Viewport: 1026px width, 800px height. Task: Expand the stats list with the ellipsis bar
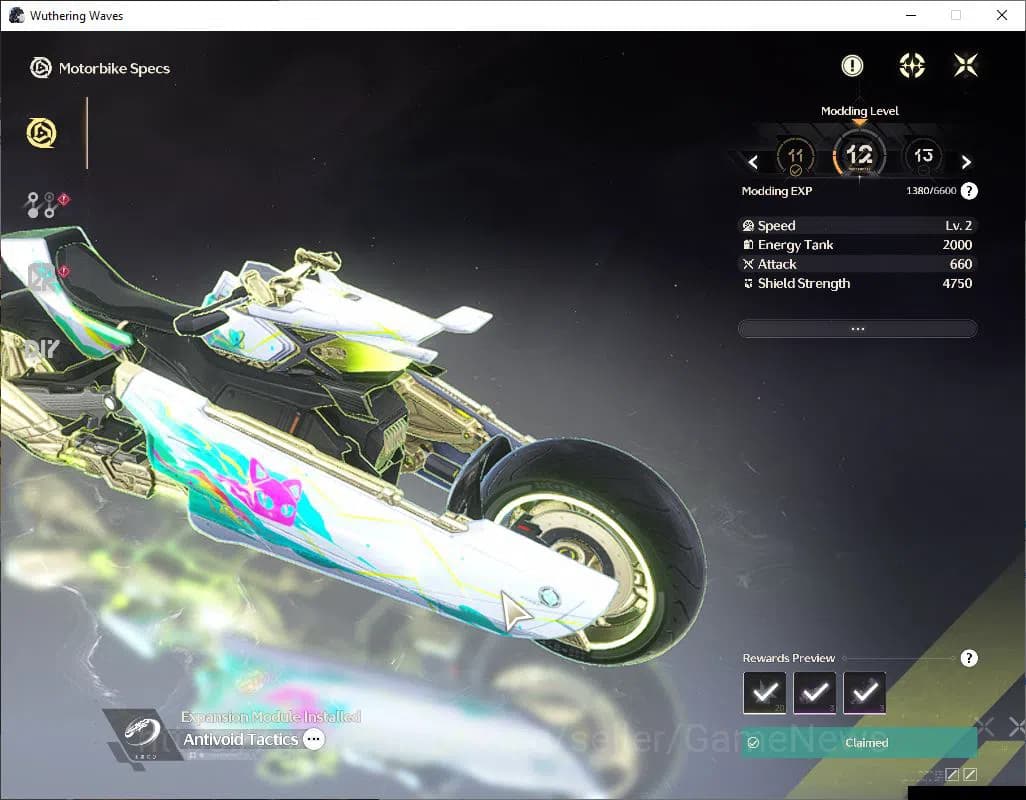coord(857,329)
